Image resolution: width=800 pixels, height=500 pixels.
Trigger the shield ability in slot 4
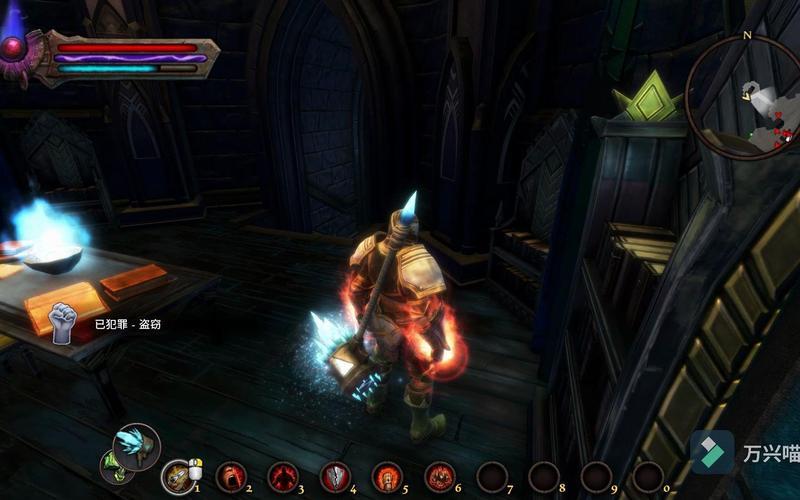(x=335, y=477)
